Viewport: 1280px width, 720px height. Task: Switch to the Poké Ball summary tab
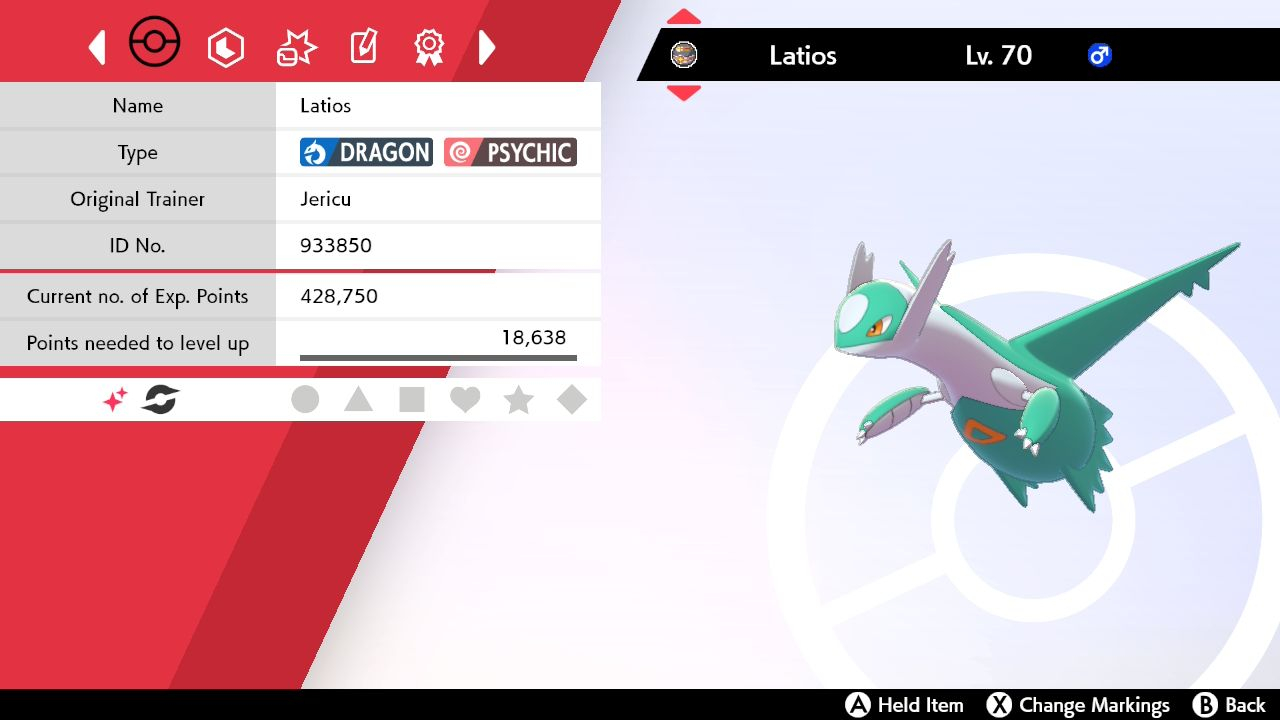click(x=155, y=44)
